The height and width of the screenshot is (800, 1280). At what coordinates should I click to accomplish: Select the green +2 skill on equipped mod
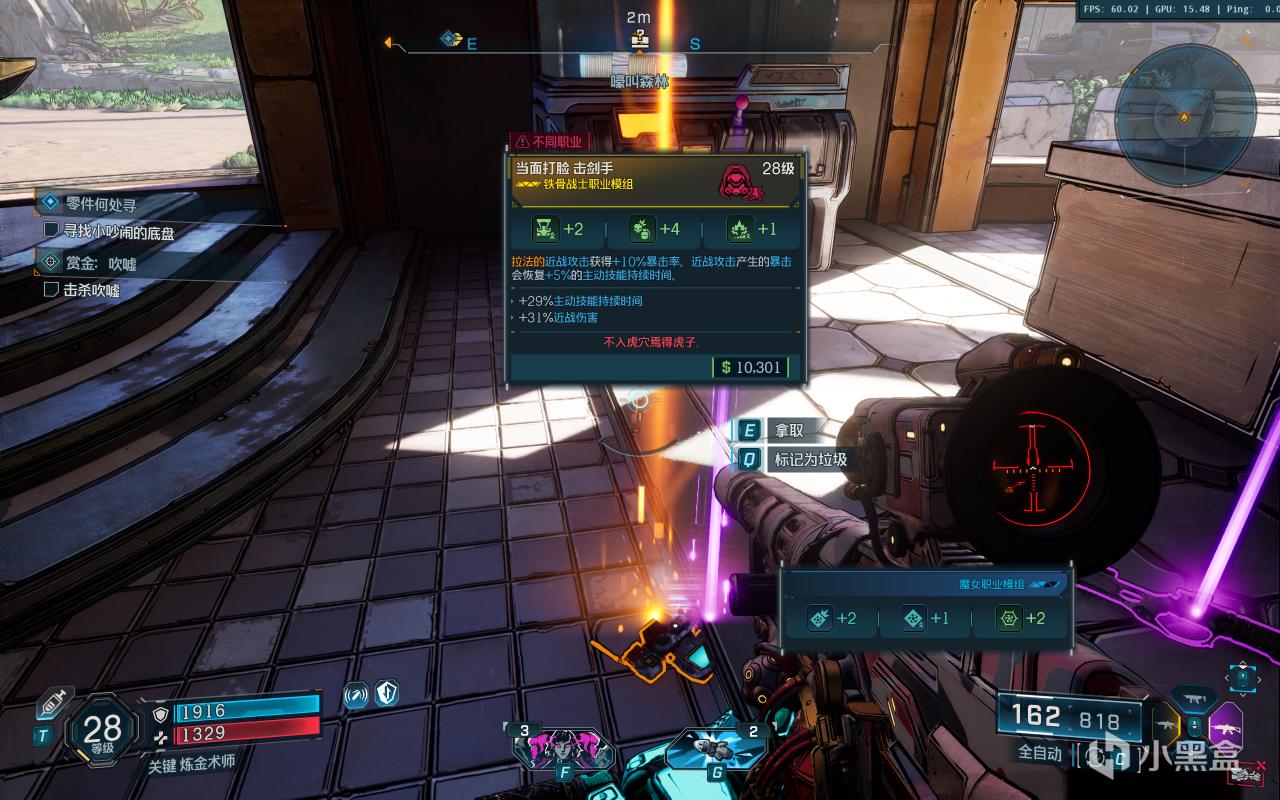[1021, 619]
